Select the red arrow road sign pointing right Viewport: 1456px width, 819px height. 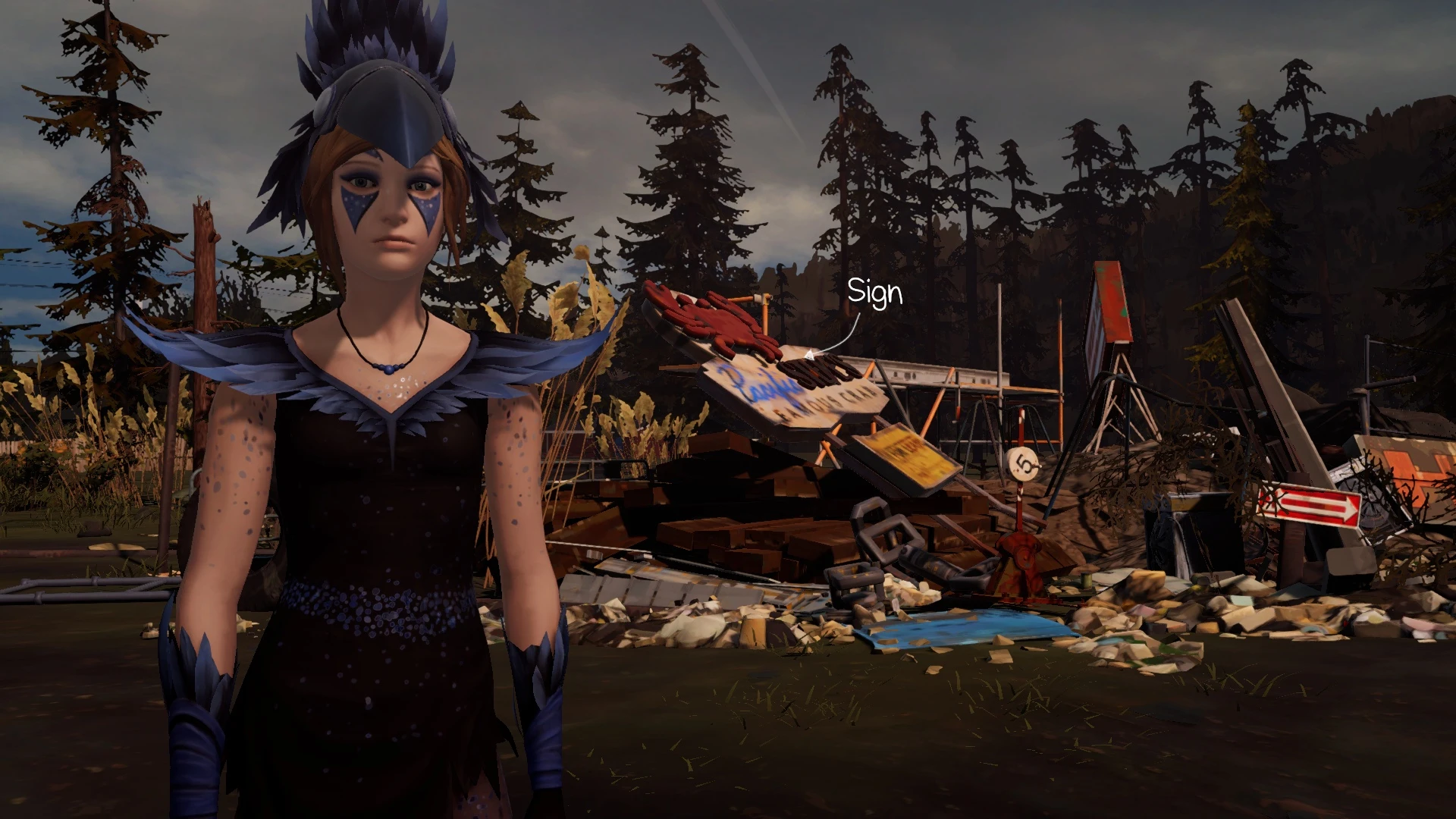pos(1312,504)
